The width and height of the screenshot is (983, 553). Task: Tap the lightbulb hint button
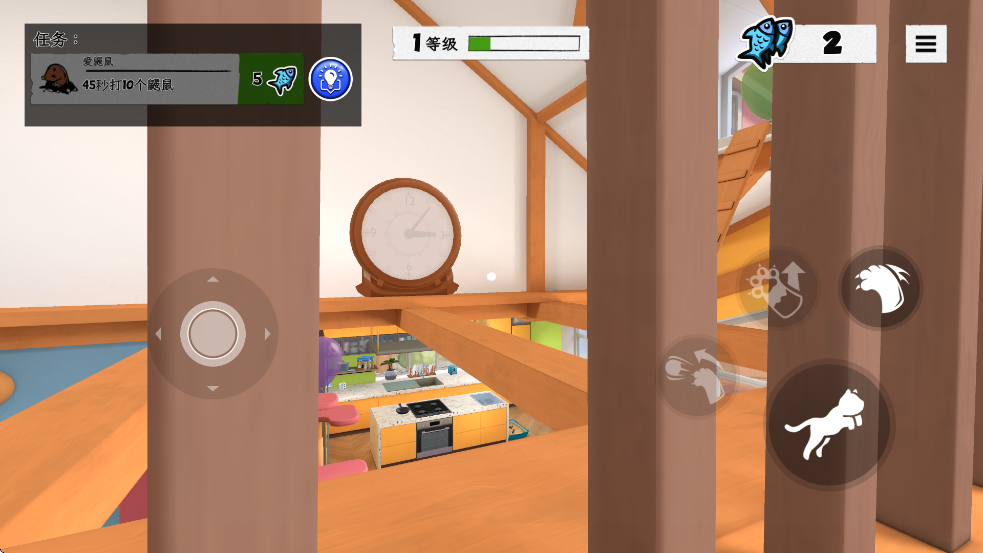330,79
